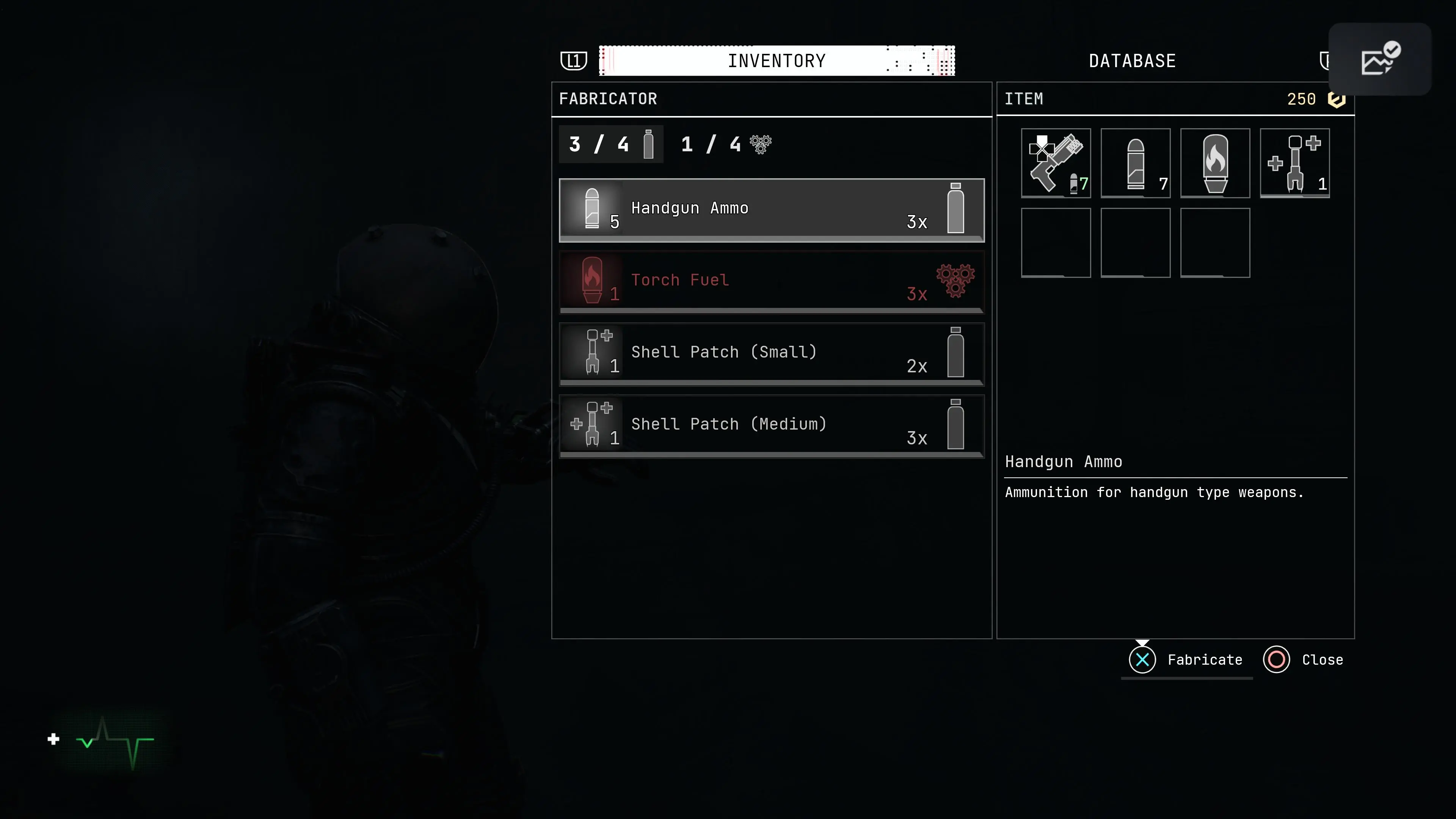The height and width of the screenshot is (819, 1456).
Task: Pick the Shell Patch (Medium) recipe
Action: 772,425
